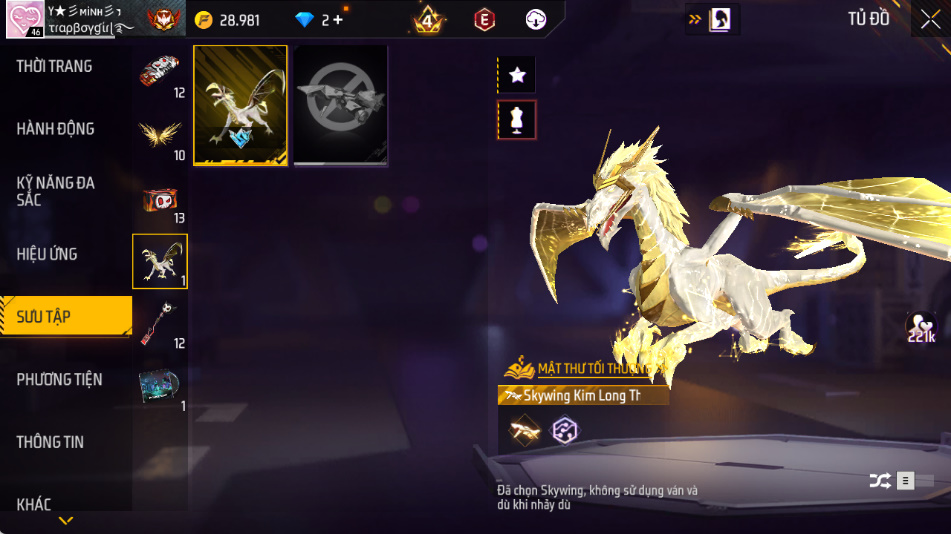
Task: Go to Phương Tiện category
Action: tap(59, 379)
